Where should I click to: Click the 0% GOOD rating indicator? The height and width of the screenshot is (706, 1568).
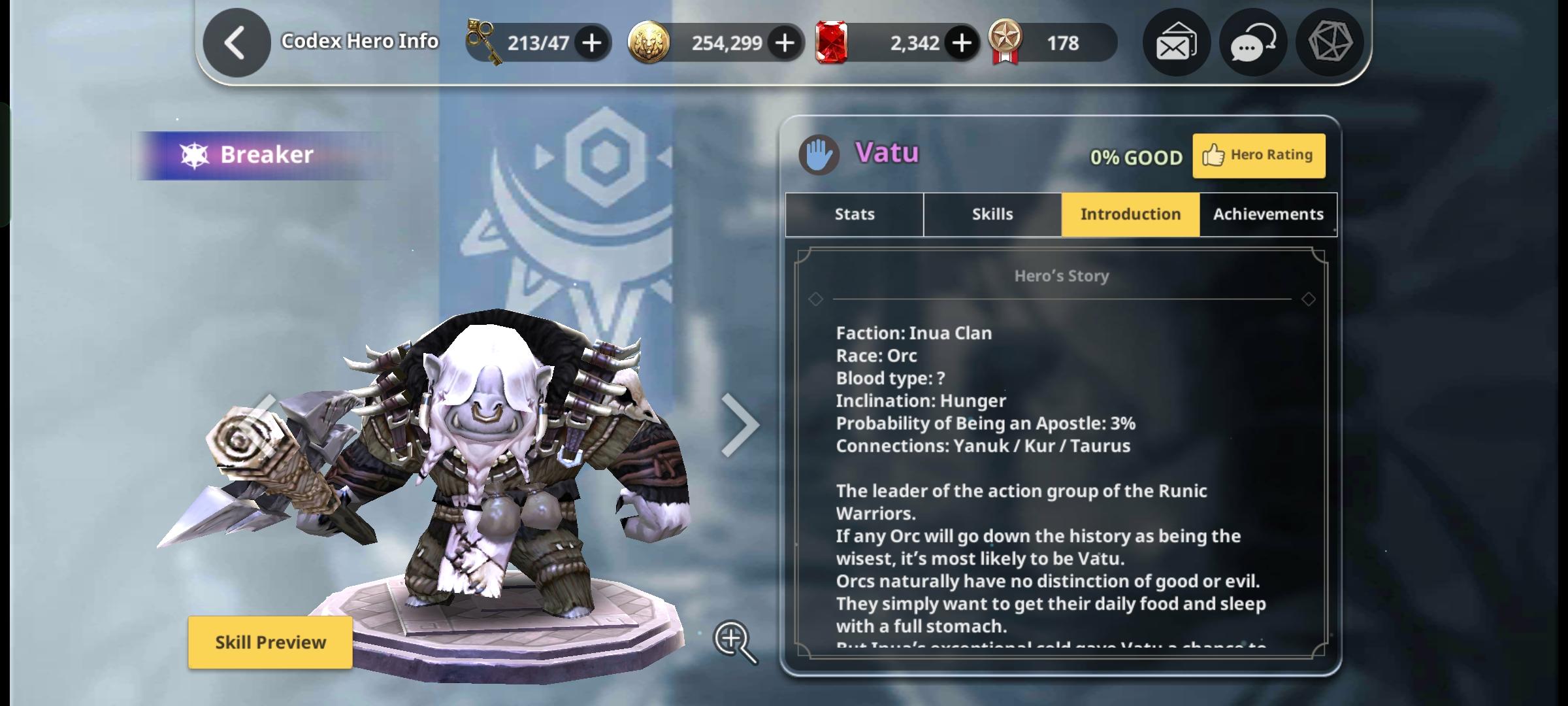tap(1137, 156)
